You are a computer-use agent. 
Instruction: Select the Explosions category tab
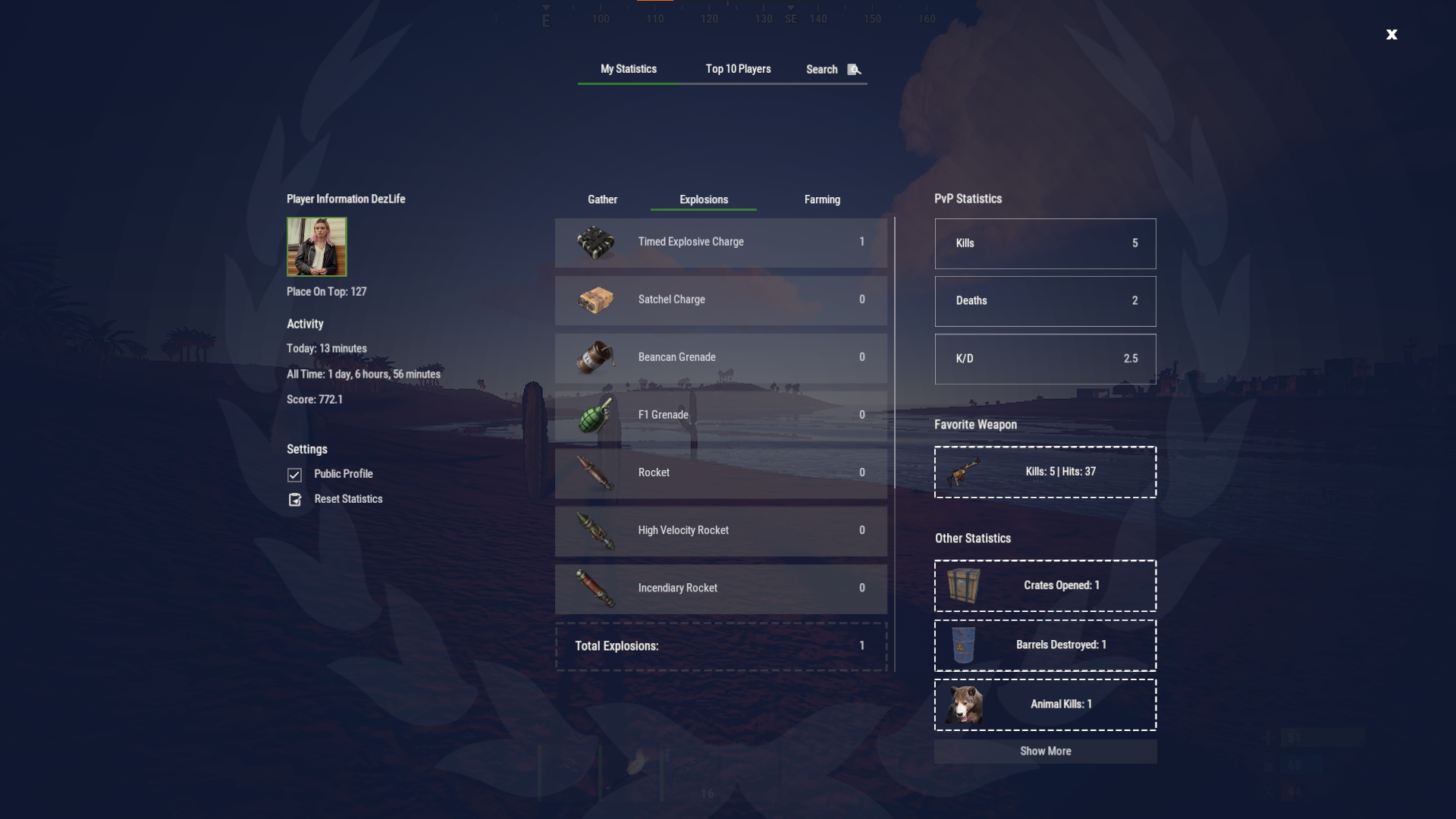click(x=704, y=199)
